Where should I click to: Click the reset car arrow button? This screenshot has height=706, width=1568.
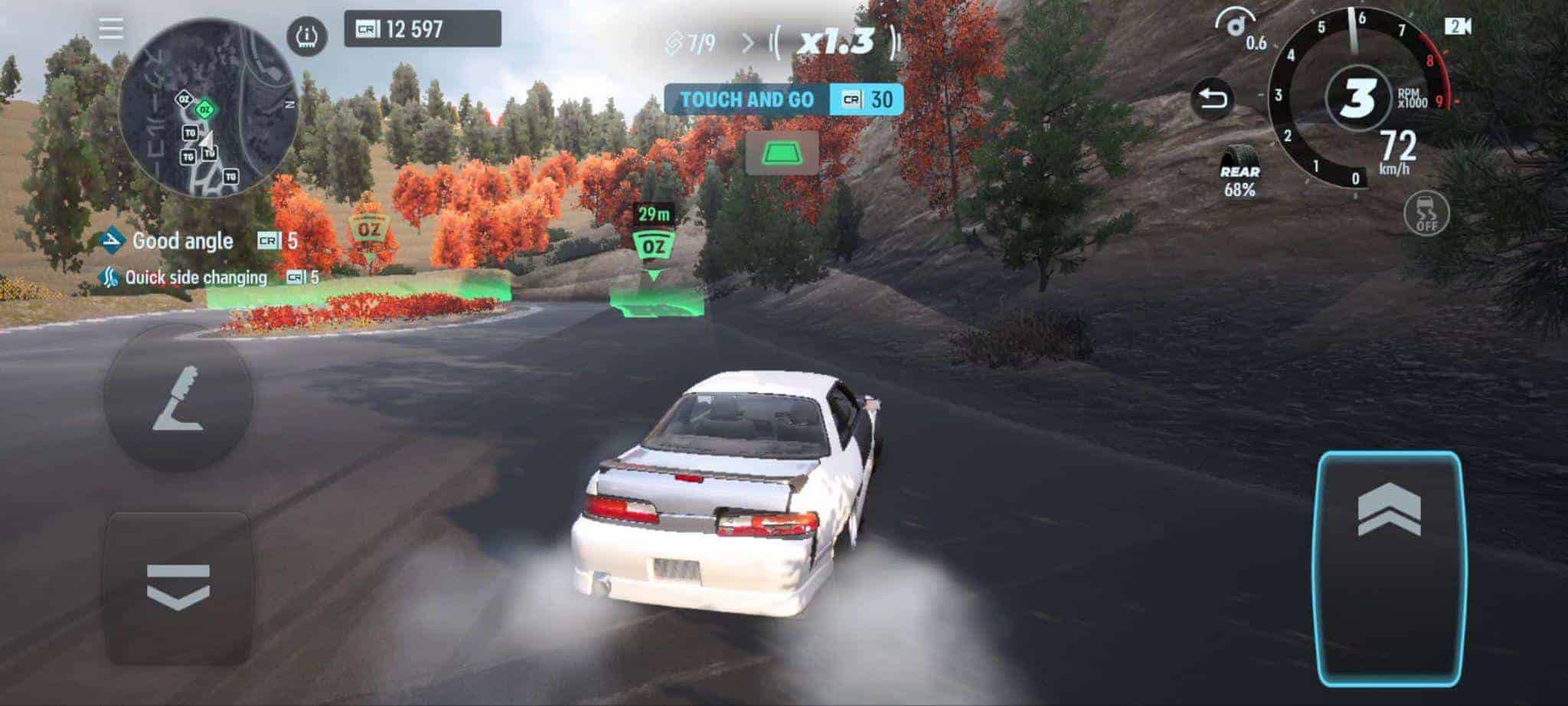pyautogui.click(x=1212, y=100)
